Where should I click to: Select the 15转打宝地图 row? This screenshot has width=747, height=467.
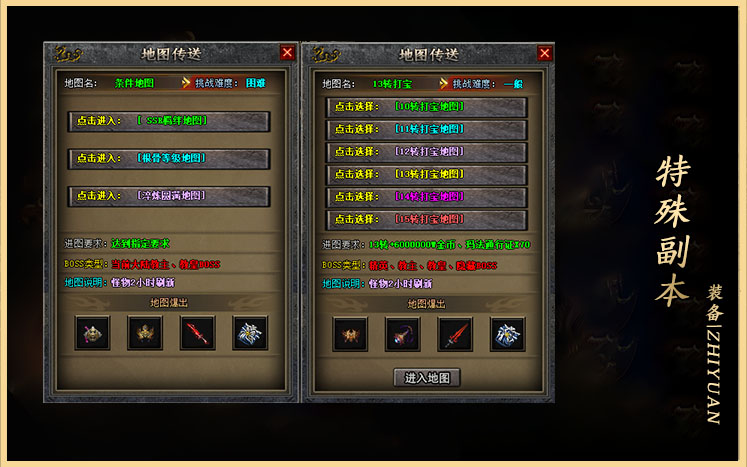(426, 220)
